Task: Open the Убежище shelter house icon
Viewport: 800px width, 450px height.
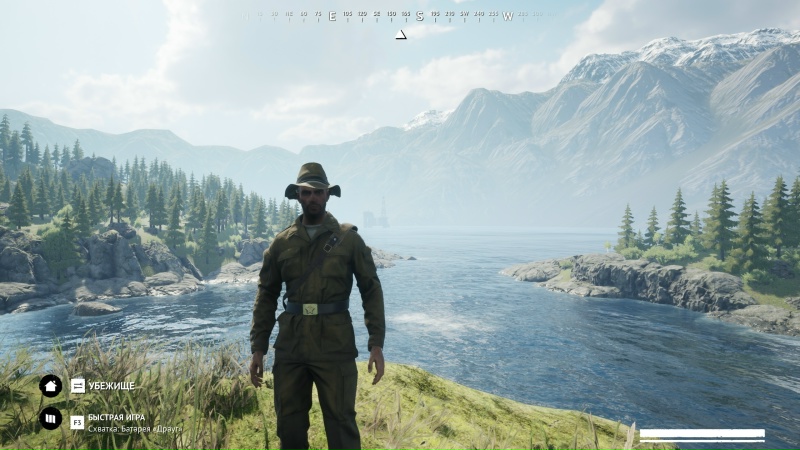Action: [50, 386]
